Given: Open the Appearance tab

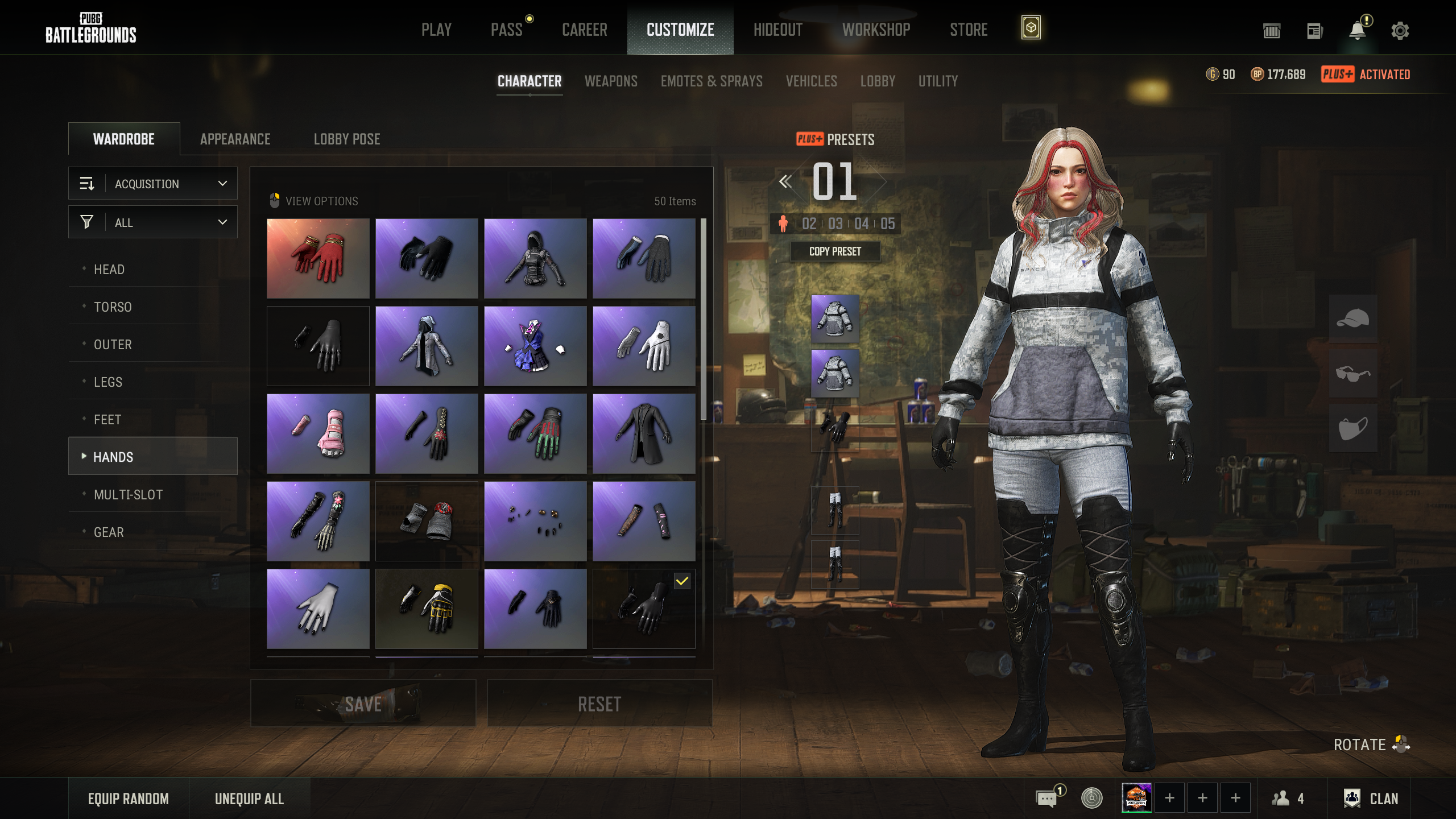Looking at the screenshot, I should (235, 139).
